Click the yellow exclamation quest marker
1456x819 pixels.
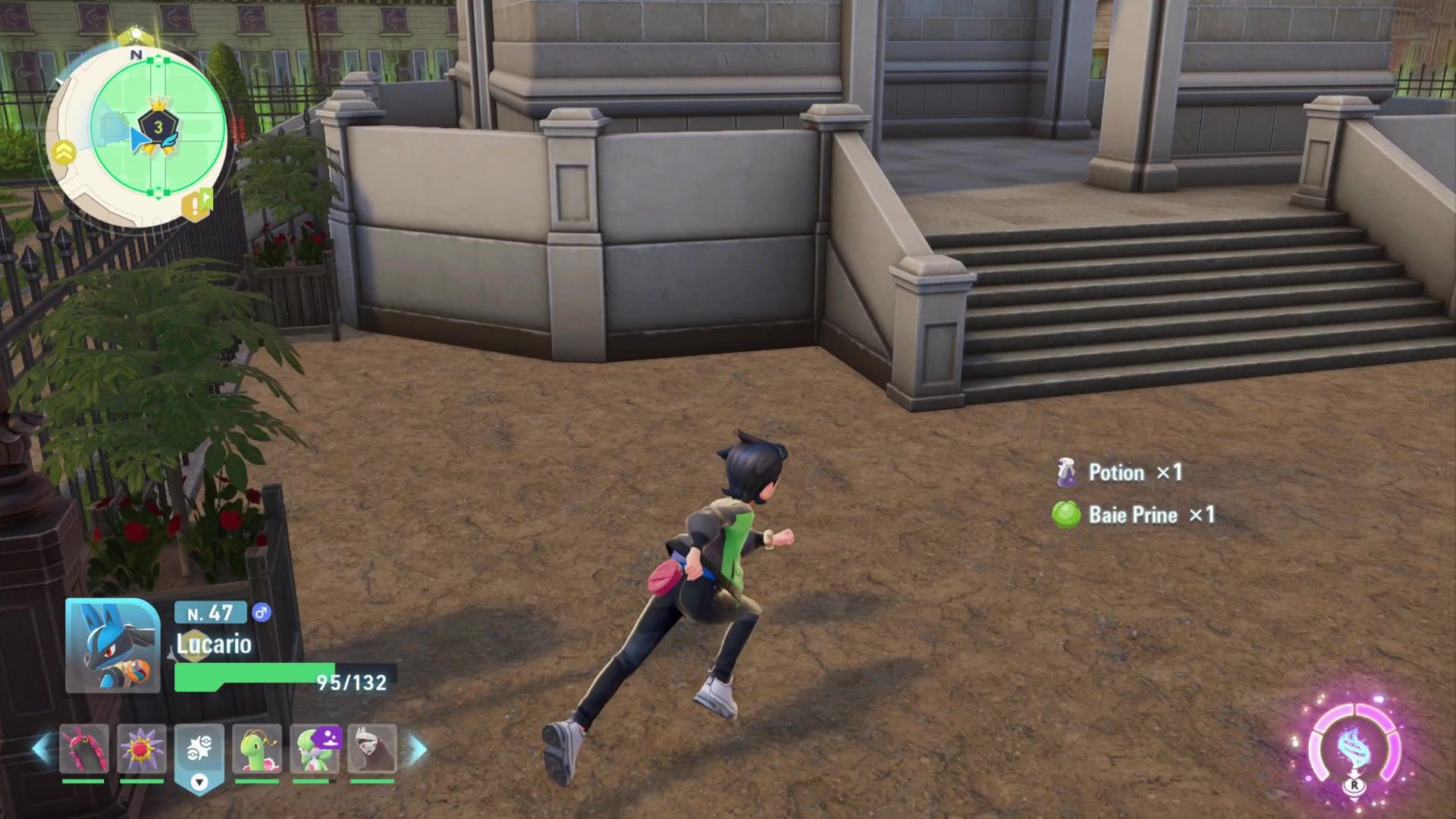(x=196, y=205)
